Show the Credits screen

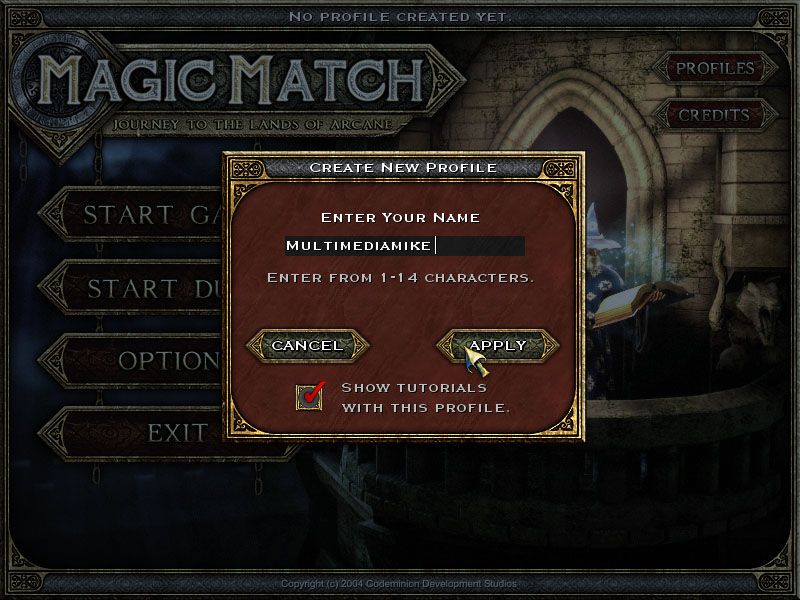pyautogui.click(x=714, y=115)
